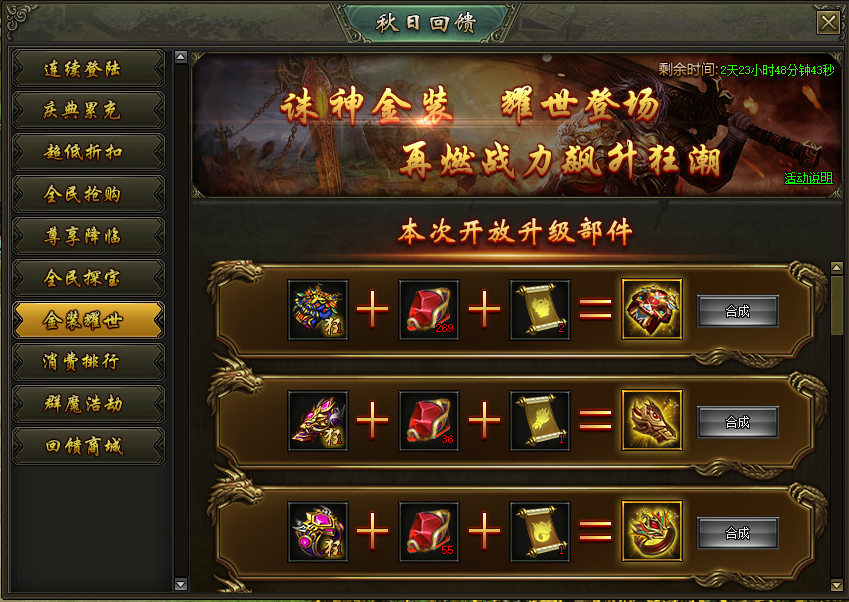Show the 全民抢购 tab
Image resolution: width=849 pixels, height=602 pixels.
87,195
